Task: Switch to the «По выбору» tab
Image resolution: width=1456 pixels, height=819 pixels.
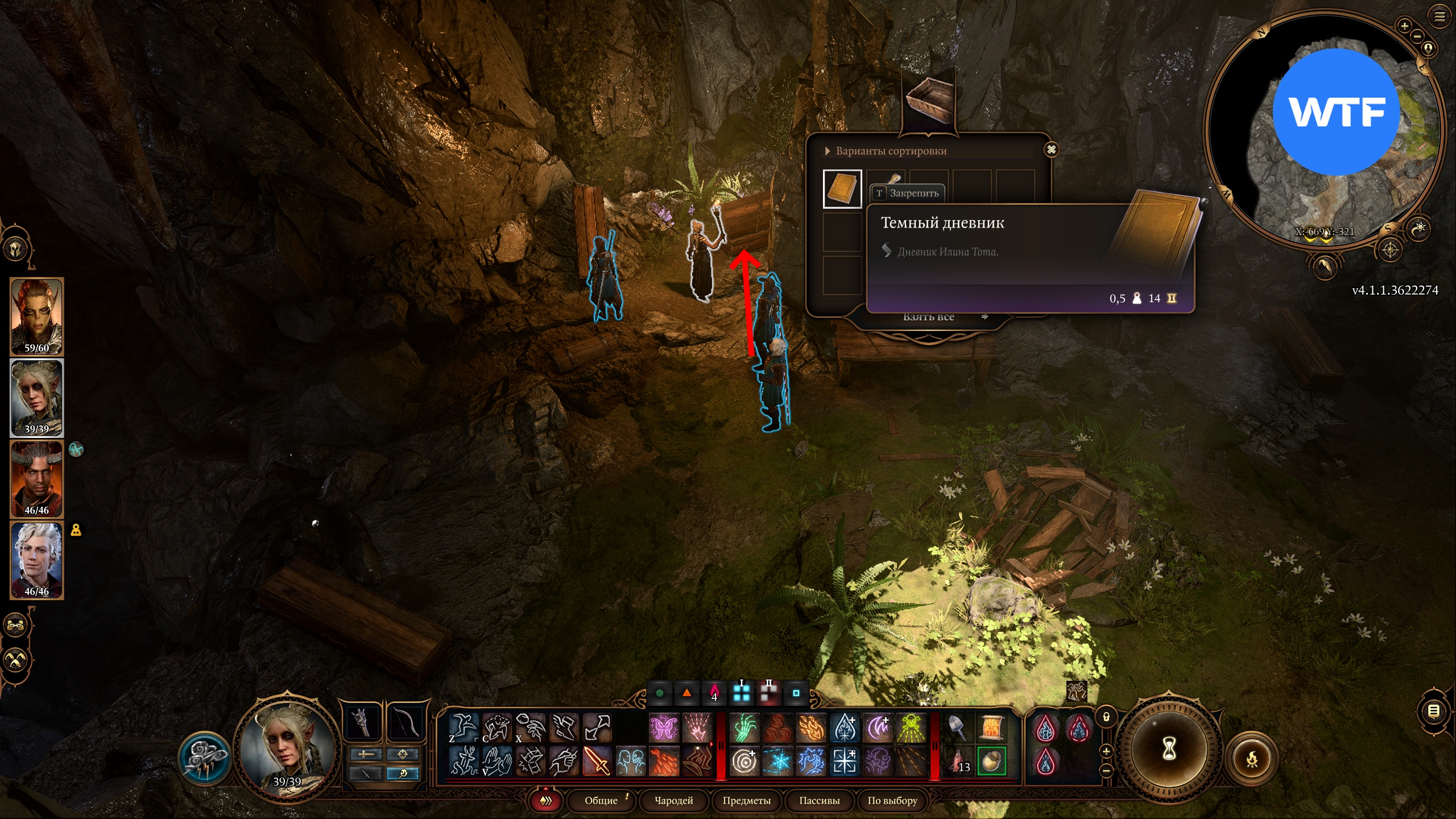Action: tap(892, 801)
